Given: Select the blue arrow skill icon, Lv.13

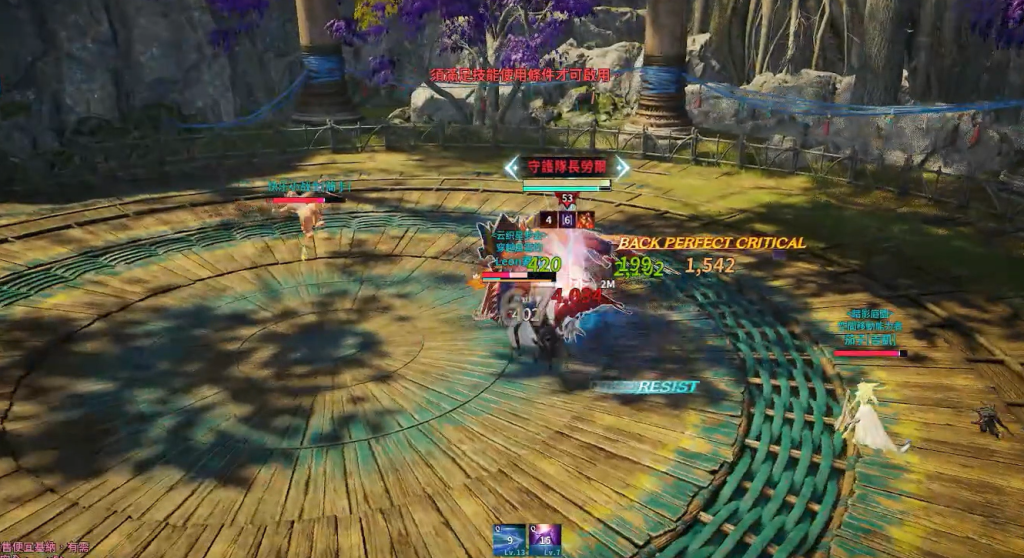Looking at the screenshot, I should [508, 540].
